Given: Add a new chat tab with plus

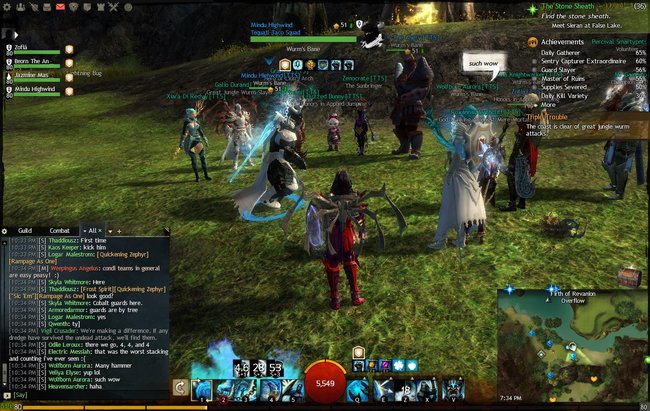Looking at the screenshot, I should (x=118, y=231).
